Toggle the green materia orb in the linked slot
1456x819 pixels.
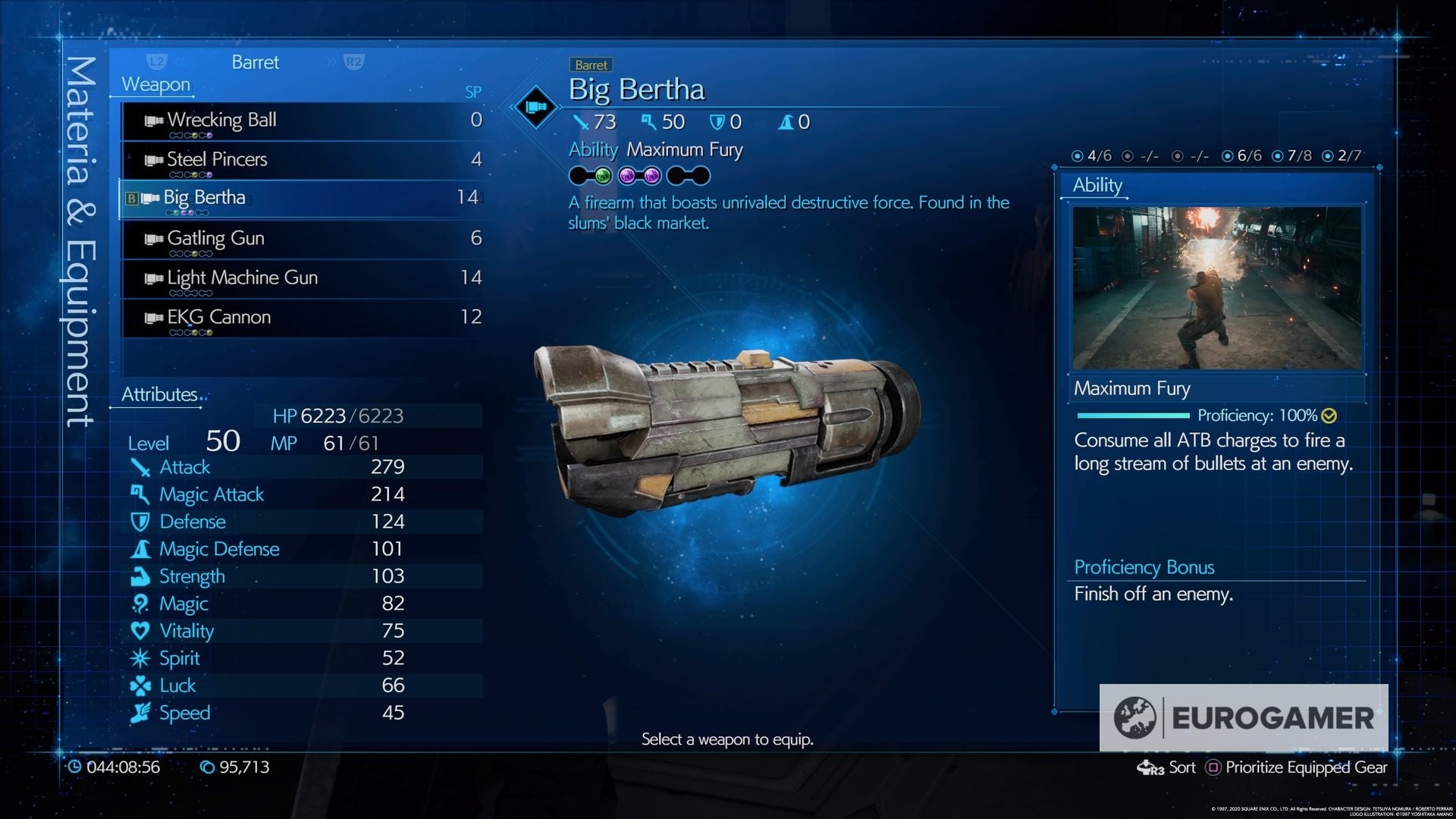click(x=604, y=176)
